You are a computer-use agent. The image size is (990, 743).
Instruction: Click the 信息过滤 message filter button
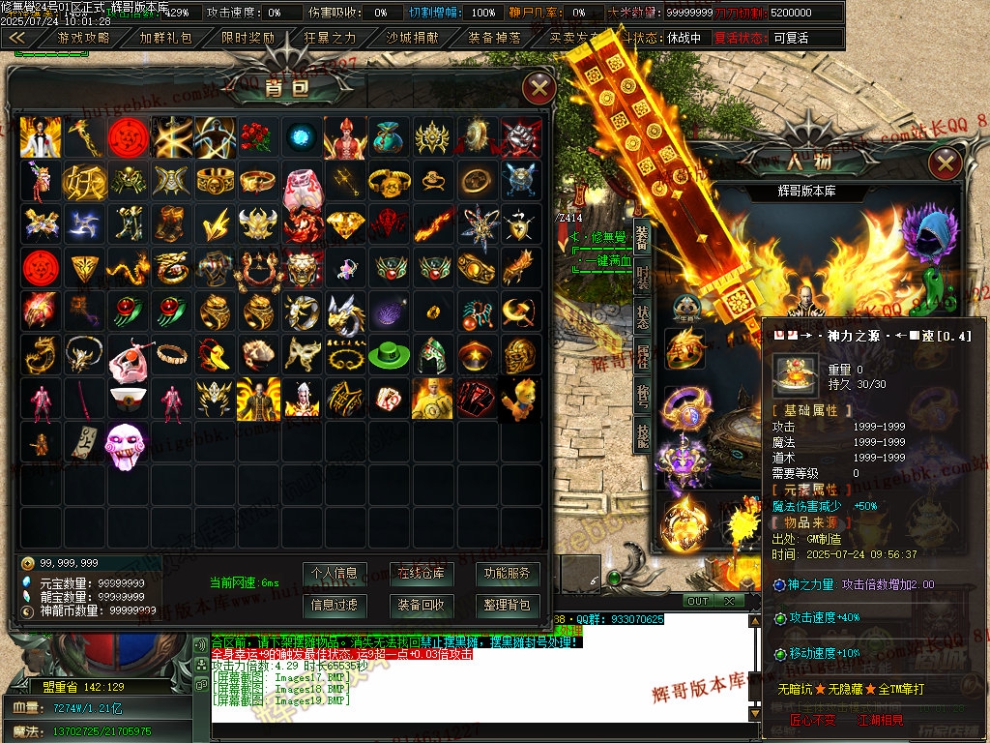(x=334, y=605)
